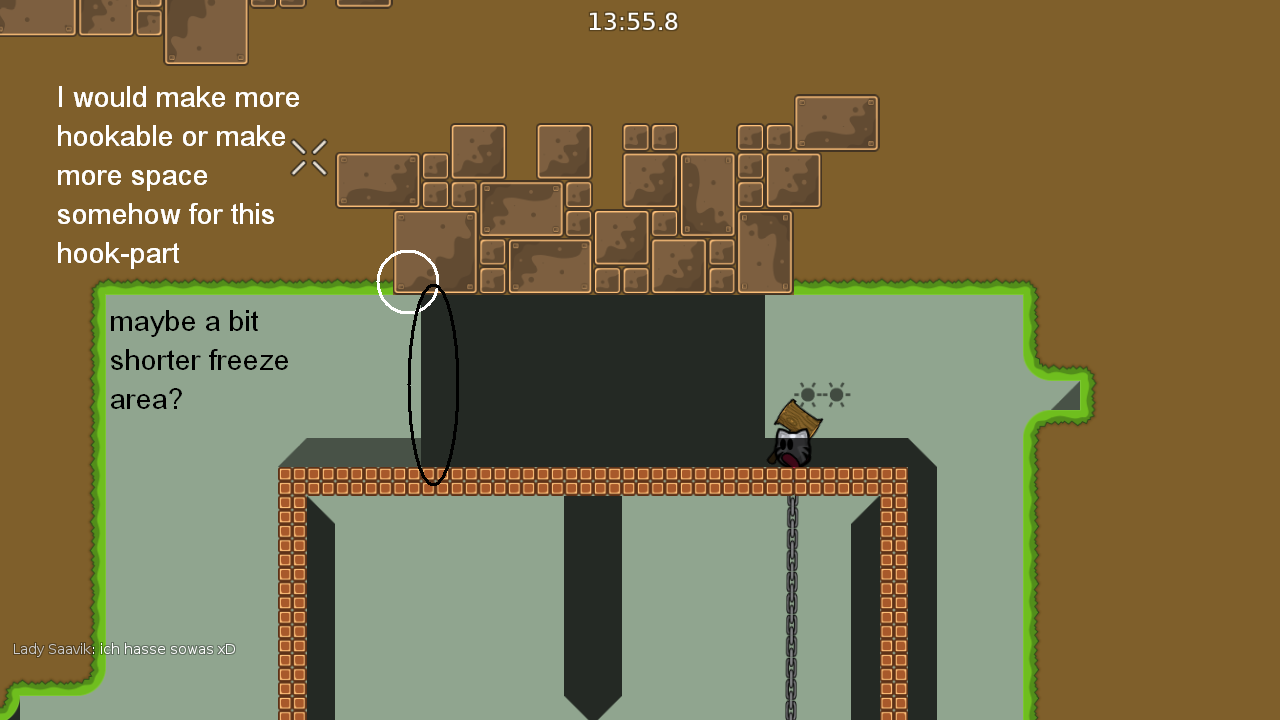Click the dark pillar below the orange bricks
This screenshot has width=1280, height=720.
(x=595, y=600)
